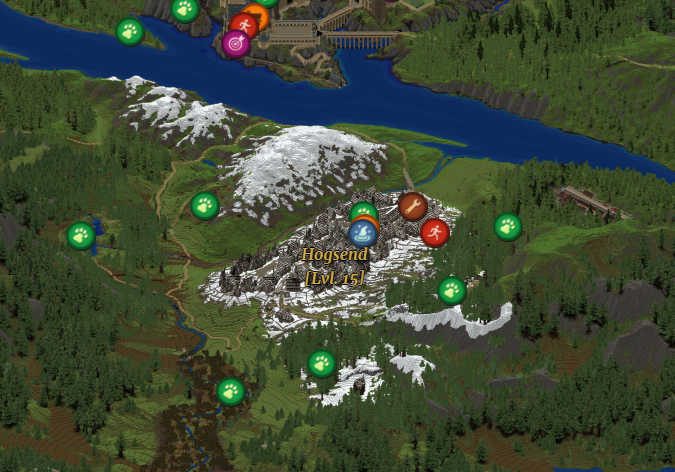675x472 pixels.
Task: Open the brown wrench marker above Hogsend
Action: coord(413,206)
